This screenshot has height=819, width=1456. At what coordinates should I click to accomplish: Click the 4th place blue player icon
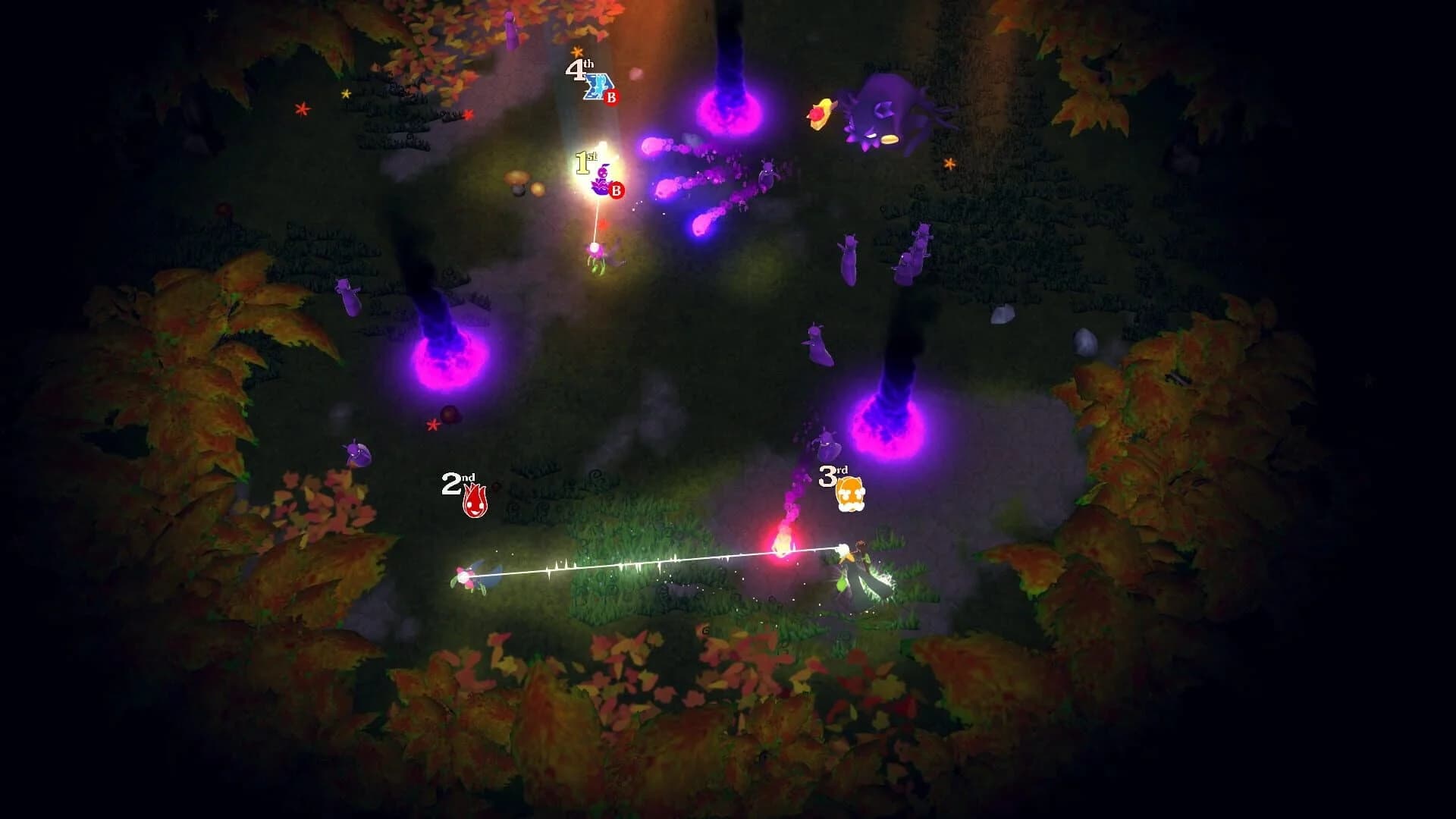596,83
